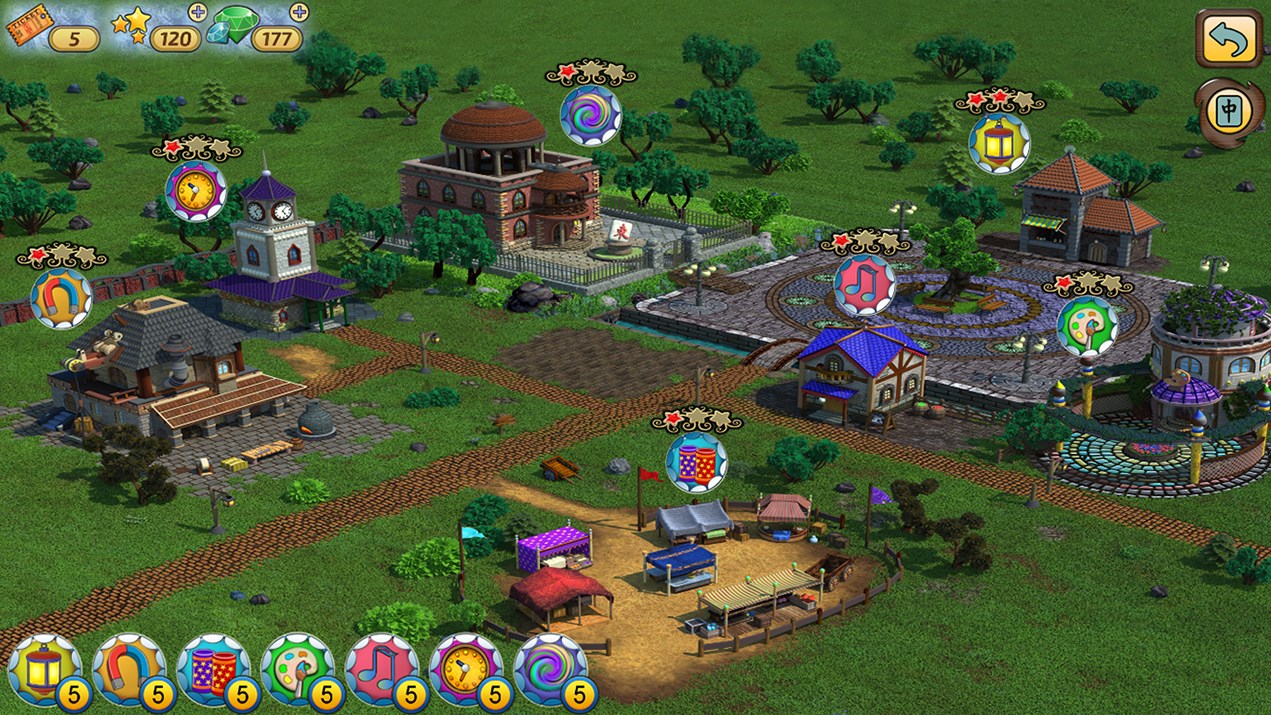Select the lantern power-up with count 5
Viewport: 1271px width, 715px height.
coord(45,670)
